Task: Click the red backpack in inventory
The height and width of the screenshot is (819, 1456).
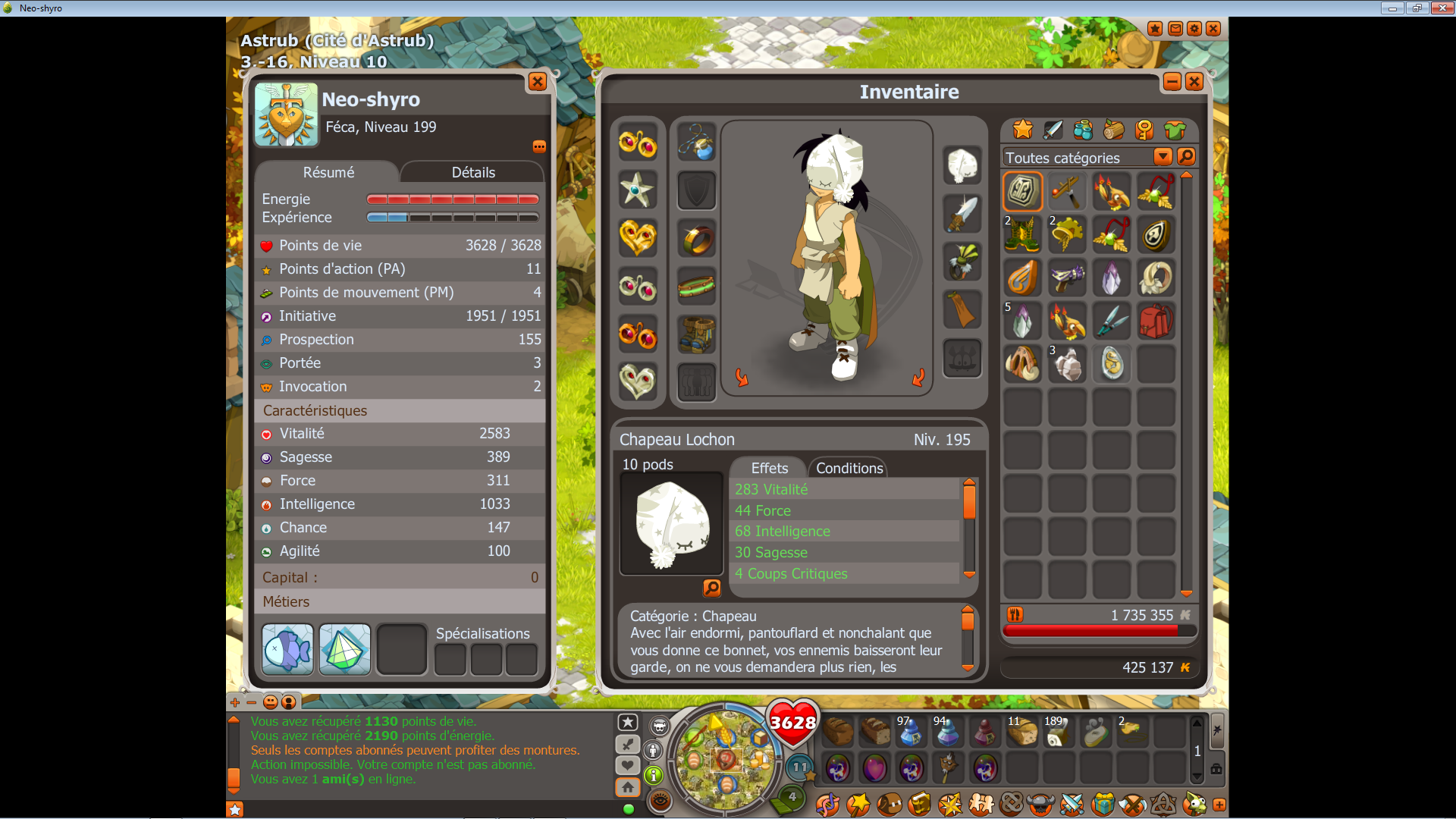Action: (x=1156, y=322)
